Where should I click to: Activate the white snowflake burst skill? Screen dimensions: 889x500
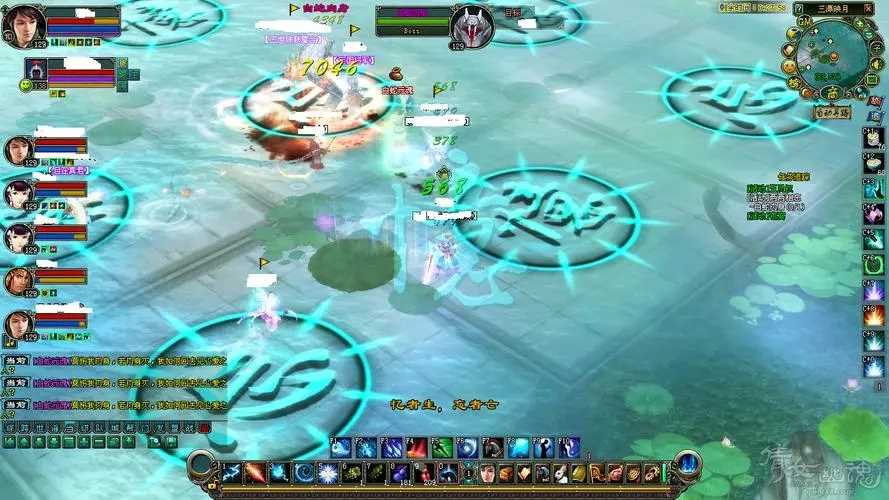(x=328, y=472)
